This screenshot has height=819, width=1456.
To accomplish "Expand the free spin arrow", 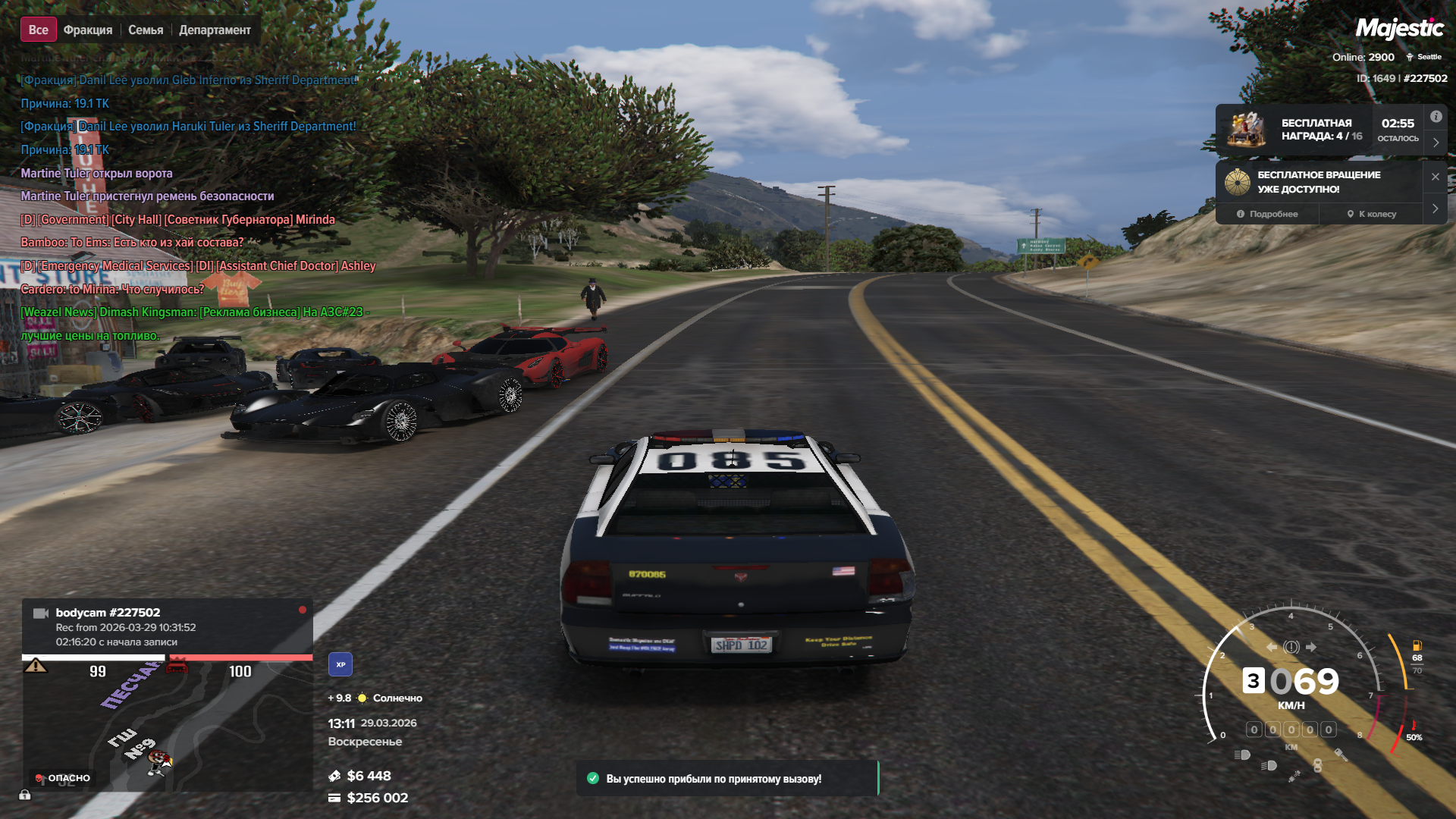I will (1436, 209).
